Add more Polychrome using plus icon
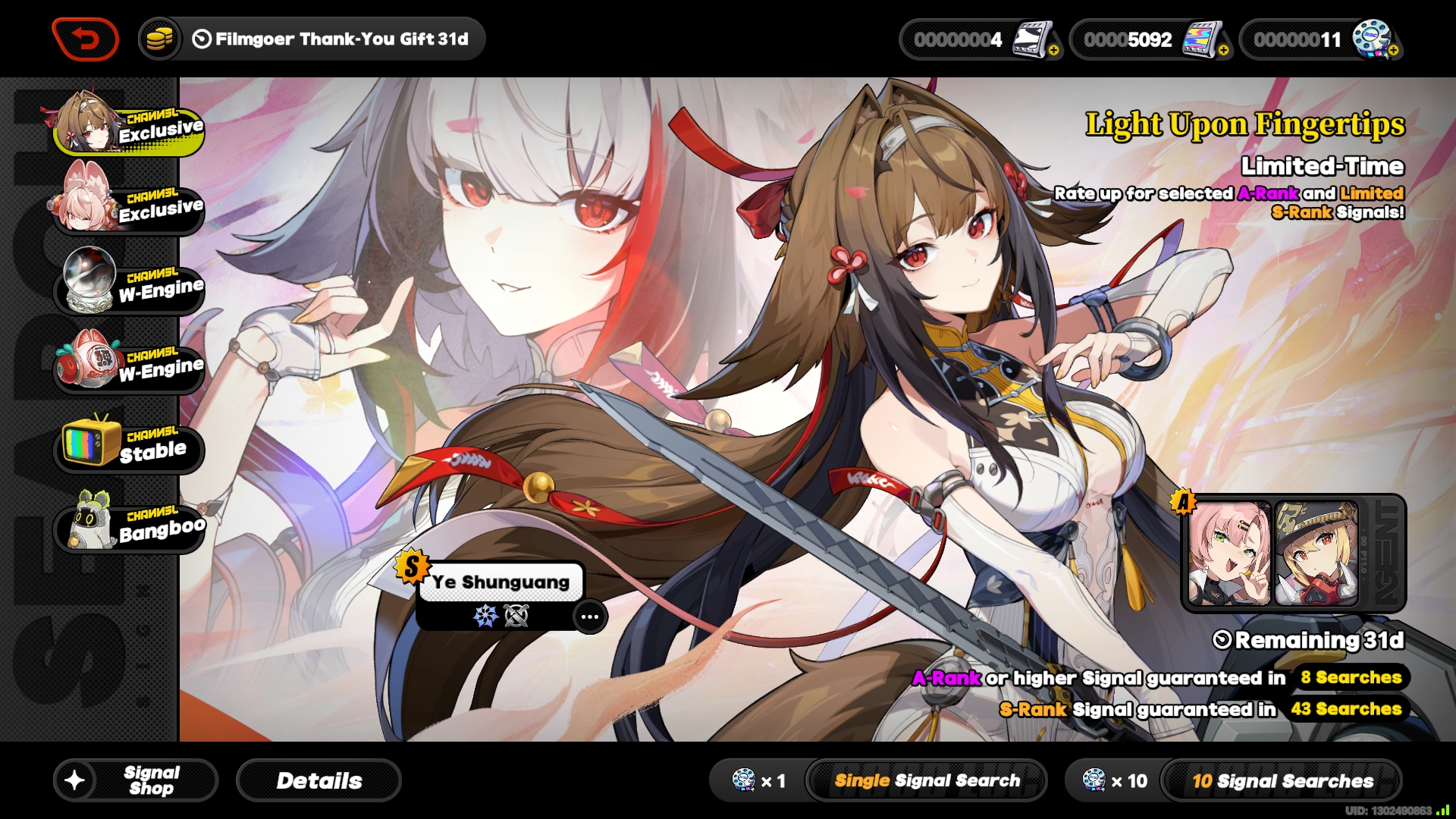This screenshot has width=1456, height=819. 1223,51
